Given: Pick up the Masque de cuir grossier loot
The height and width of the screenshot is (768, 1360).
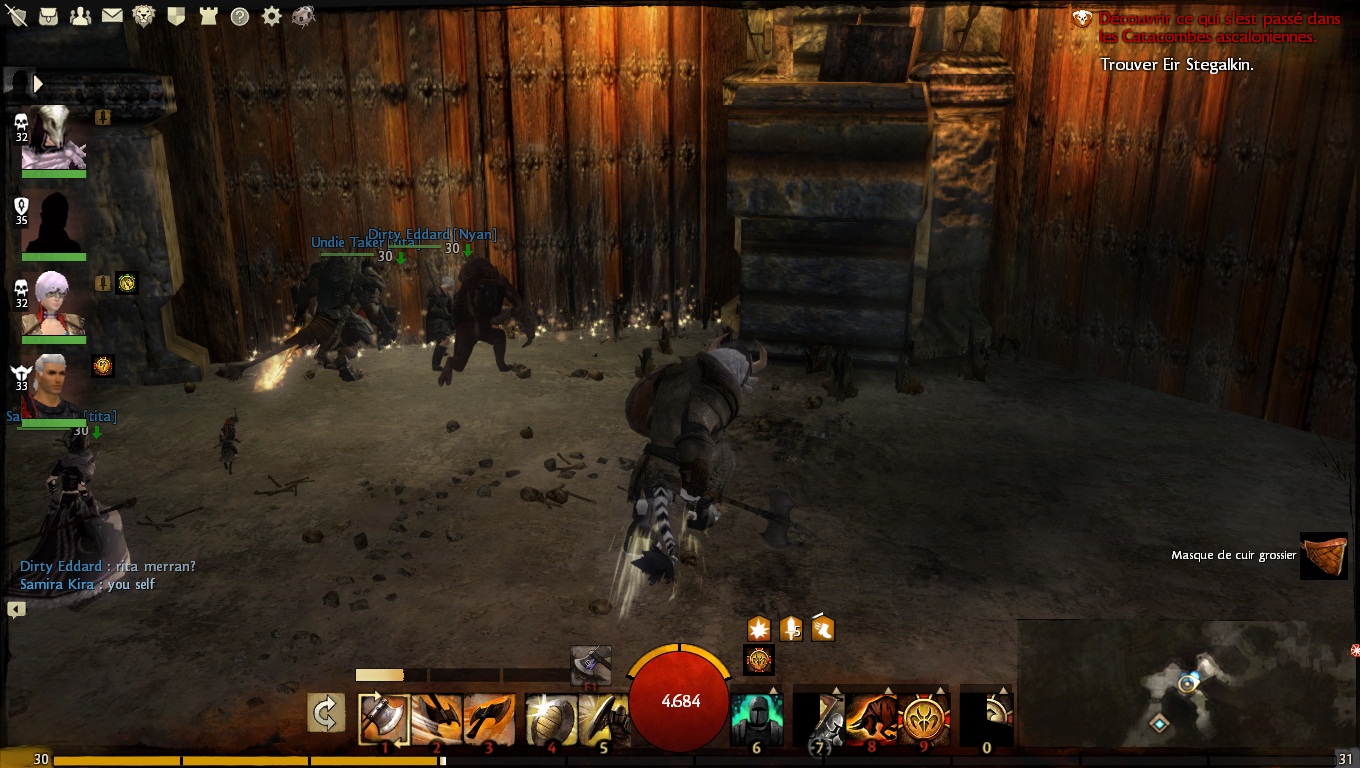Looking at the screenshot, I should tap(1323, 555).
